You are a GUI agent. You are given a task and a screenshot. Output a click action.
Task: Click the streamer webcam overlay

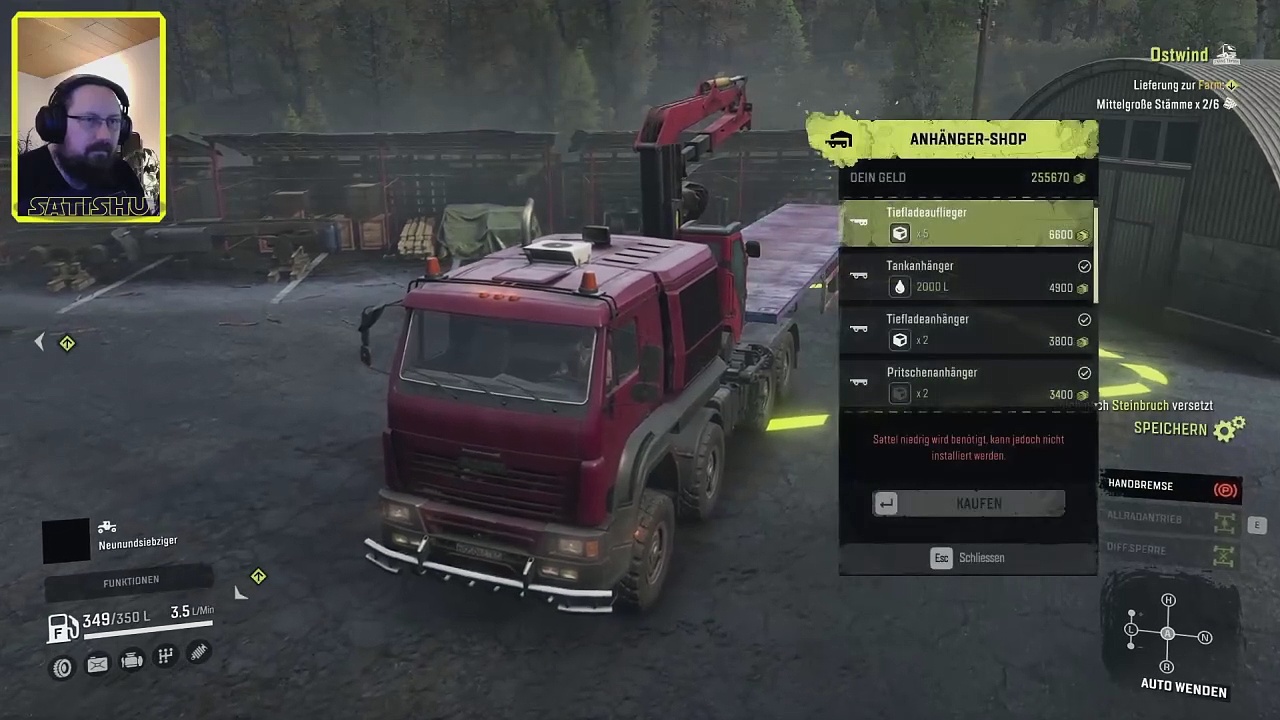click(89, 116)
